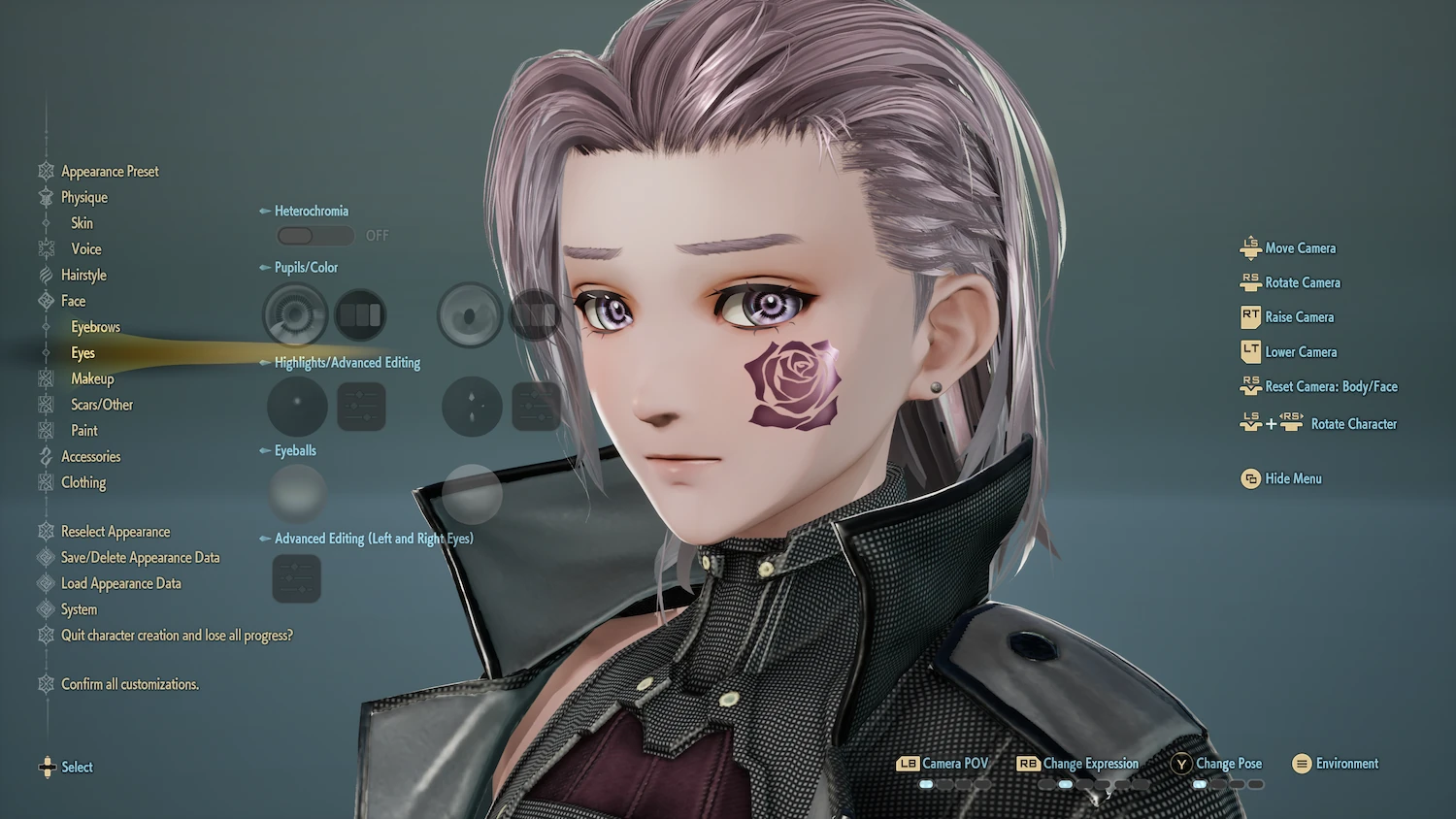Select the Hairstyle category icon
The image size is (1456, 819).
click(47, 275)
